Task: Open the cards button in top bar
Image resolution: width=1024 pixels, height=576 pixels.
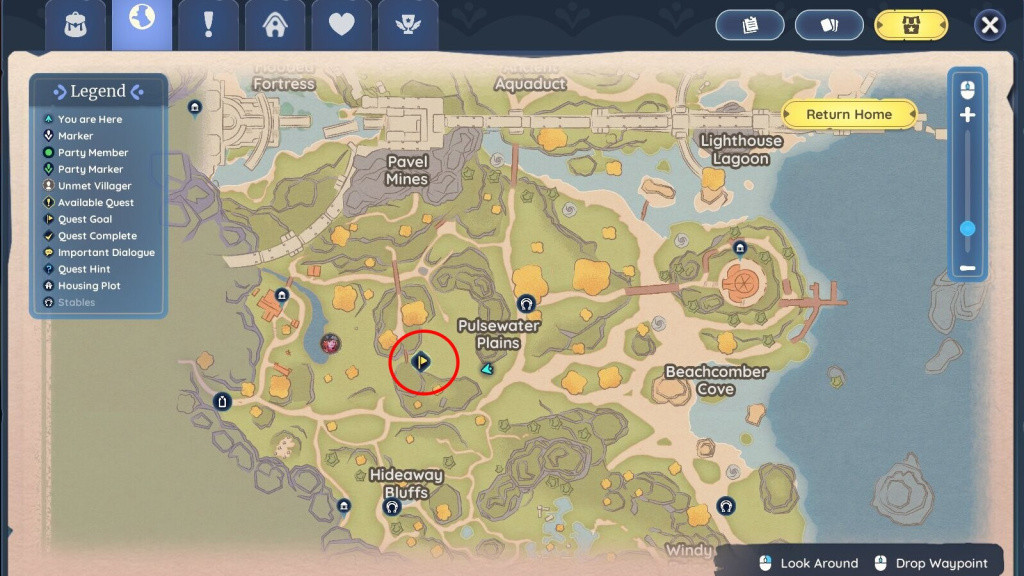Action: click(x=829, y=25)
